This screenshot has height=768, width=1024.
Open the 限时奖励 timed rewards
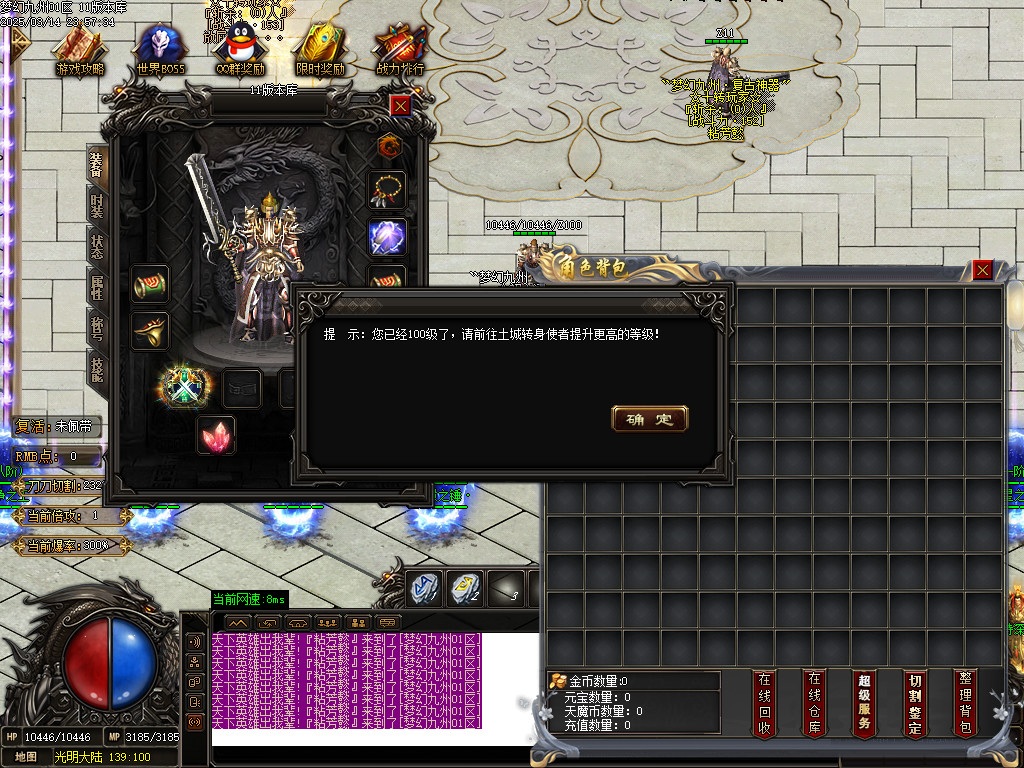[x=320, y=50]
